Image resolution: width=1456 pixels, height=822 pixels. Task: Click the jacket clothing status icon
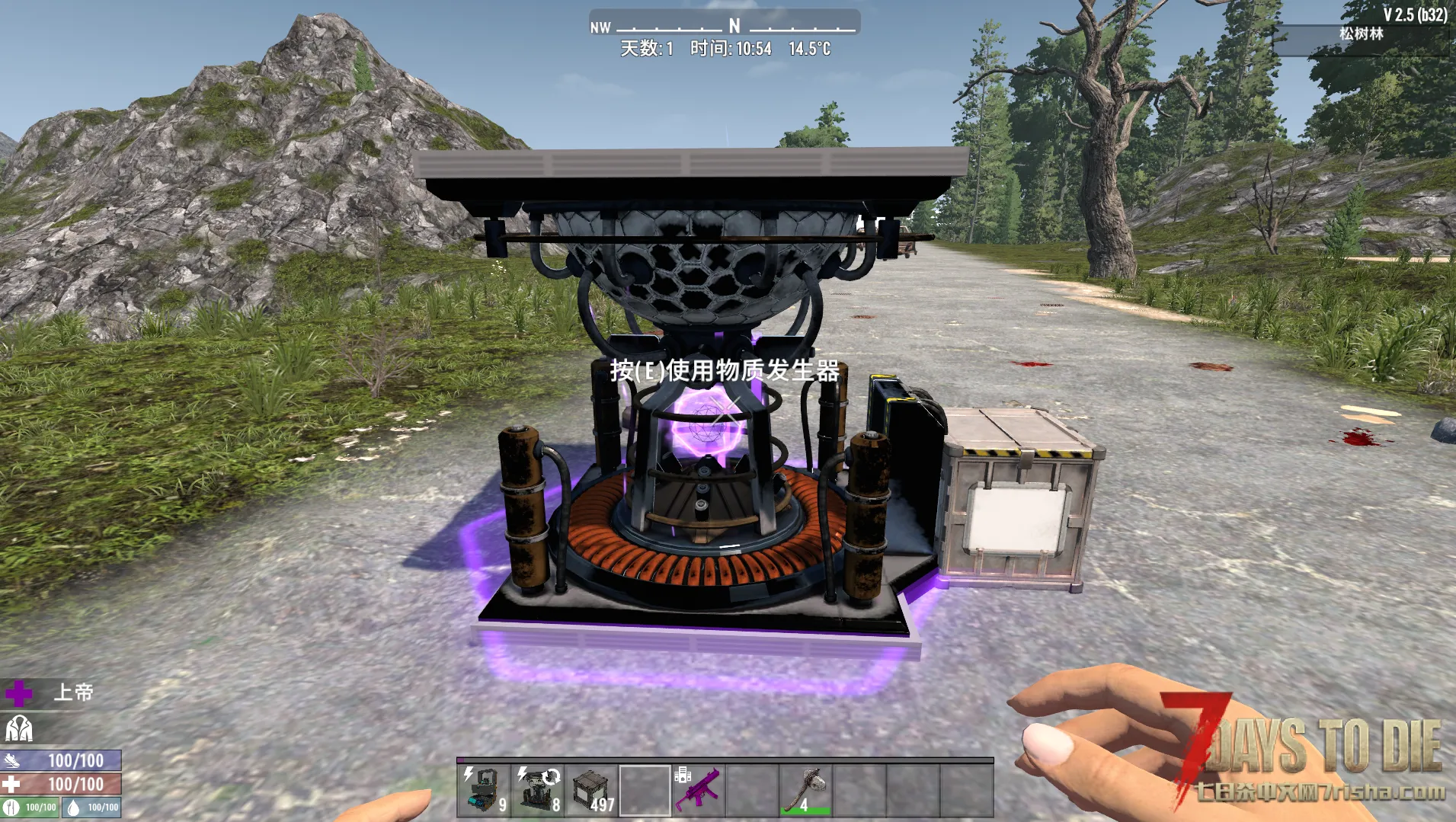click(18, 729)
